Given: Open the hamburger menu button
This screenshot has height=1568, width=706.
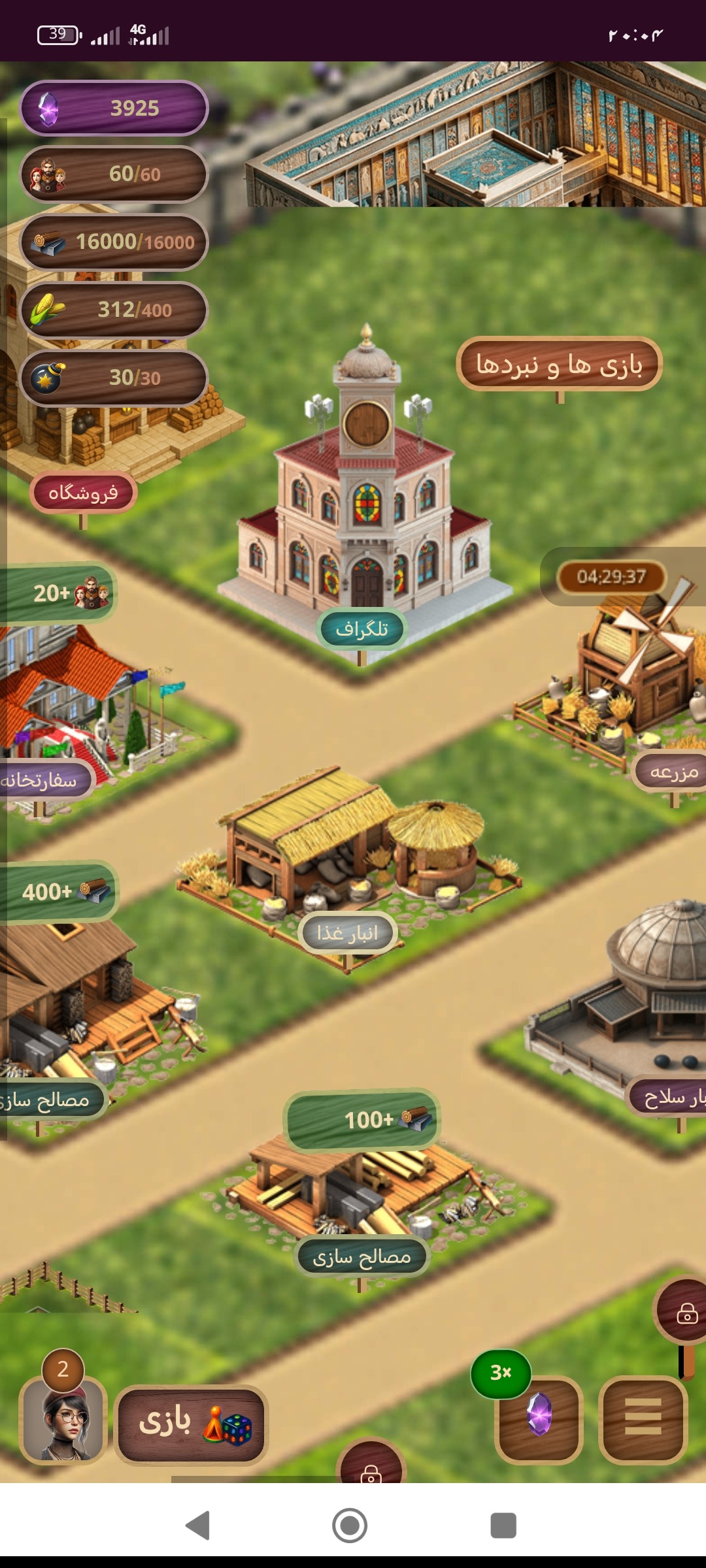Looking at the screenshot, I should click(643, 1419).
